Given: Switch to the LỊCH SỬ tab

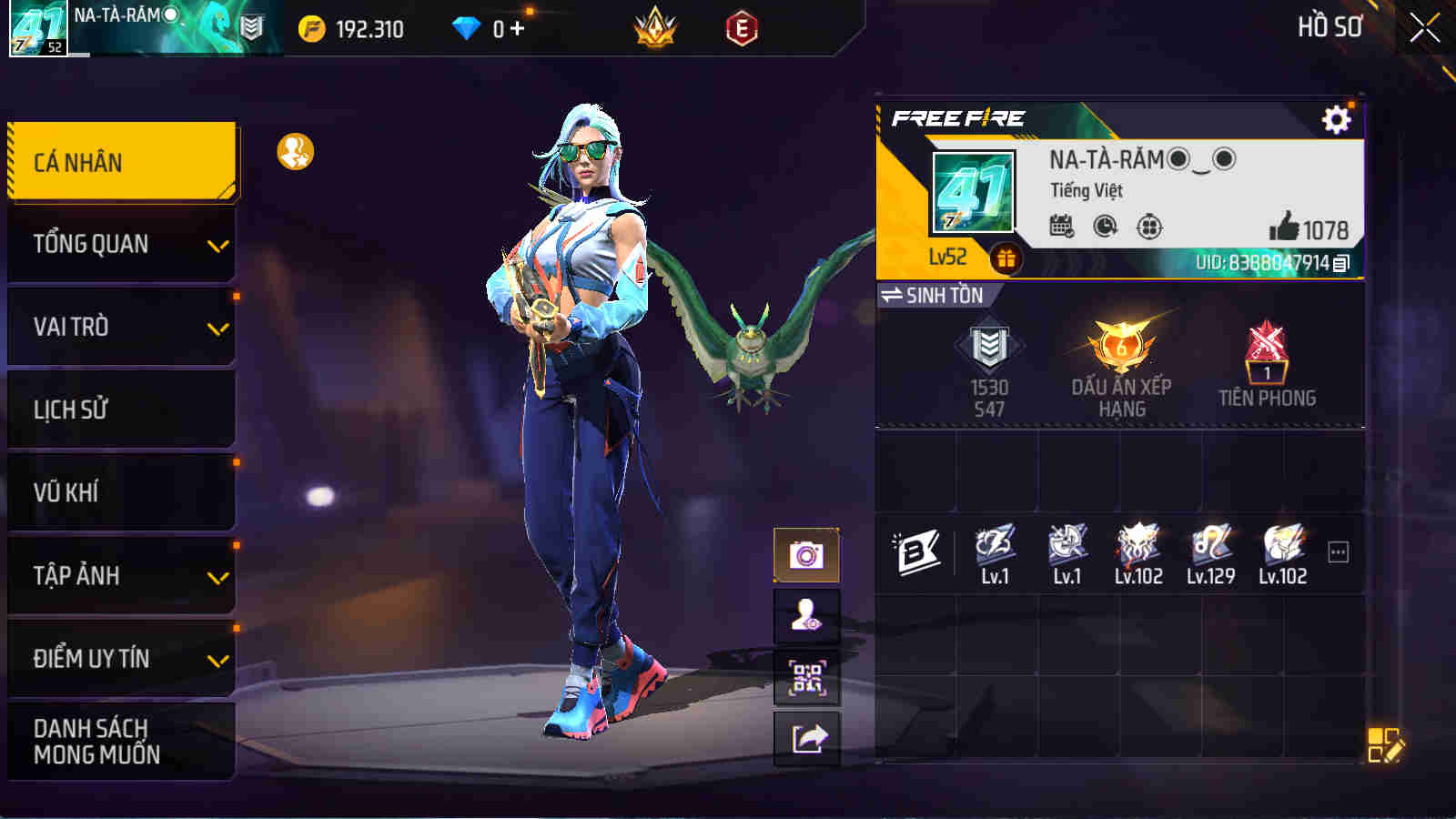Looking at the screenshot, I should click(x=118, y=409).
